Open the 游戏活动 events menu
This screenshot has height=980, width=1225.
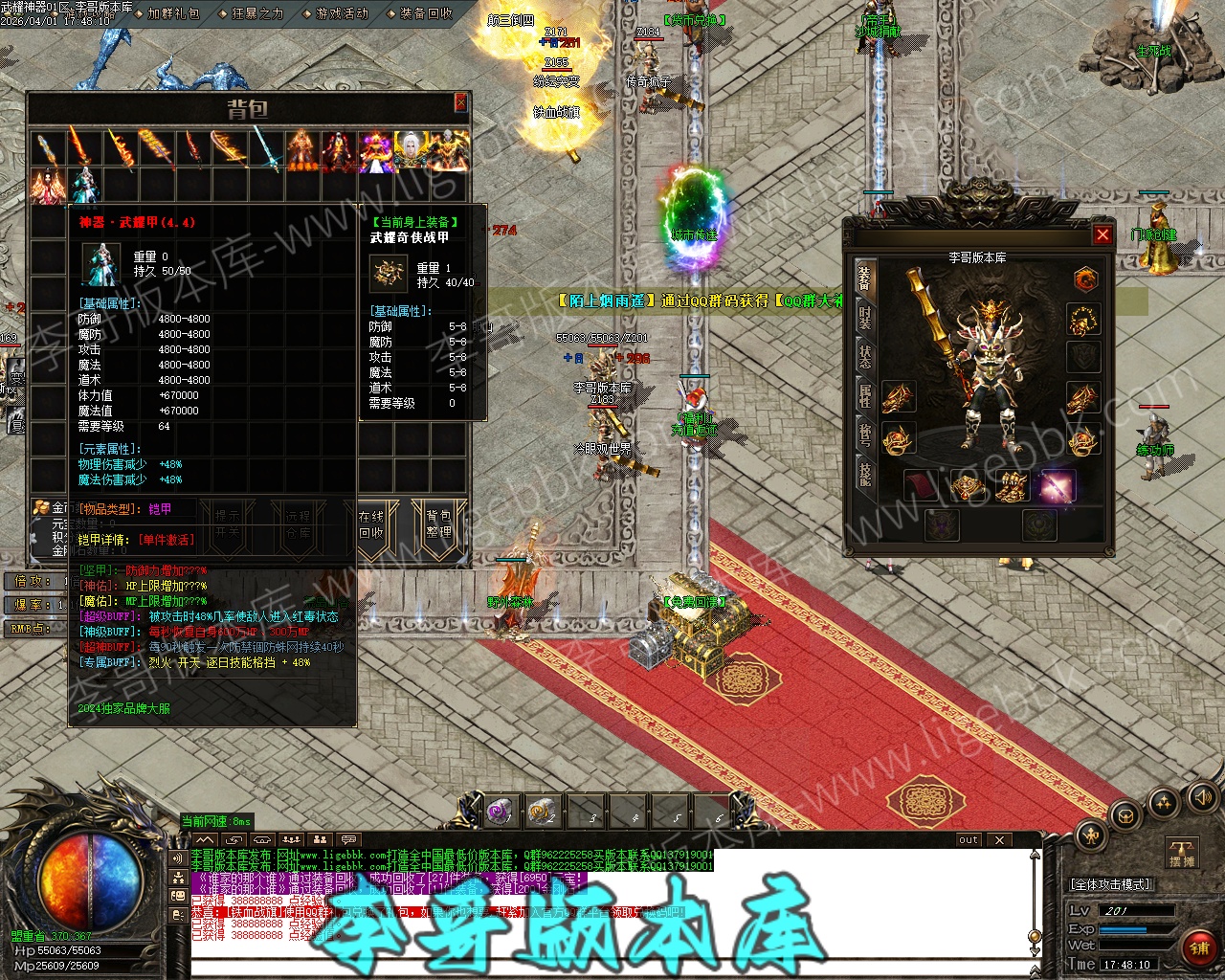[x=342, y=13]
